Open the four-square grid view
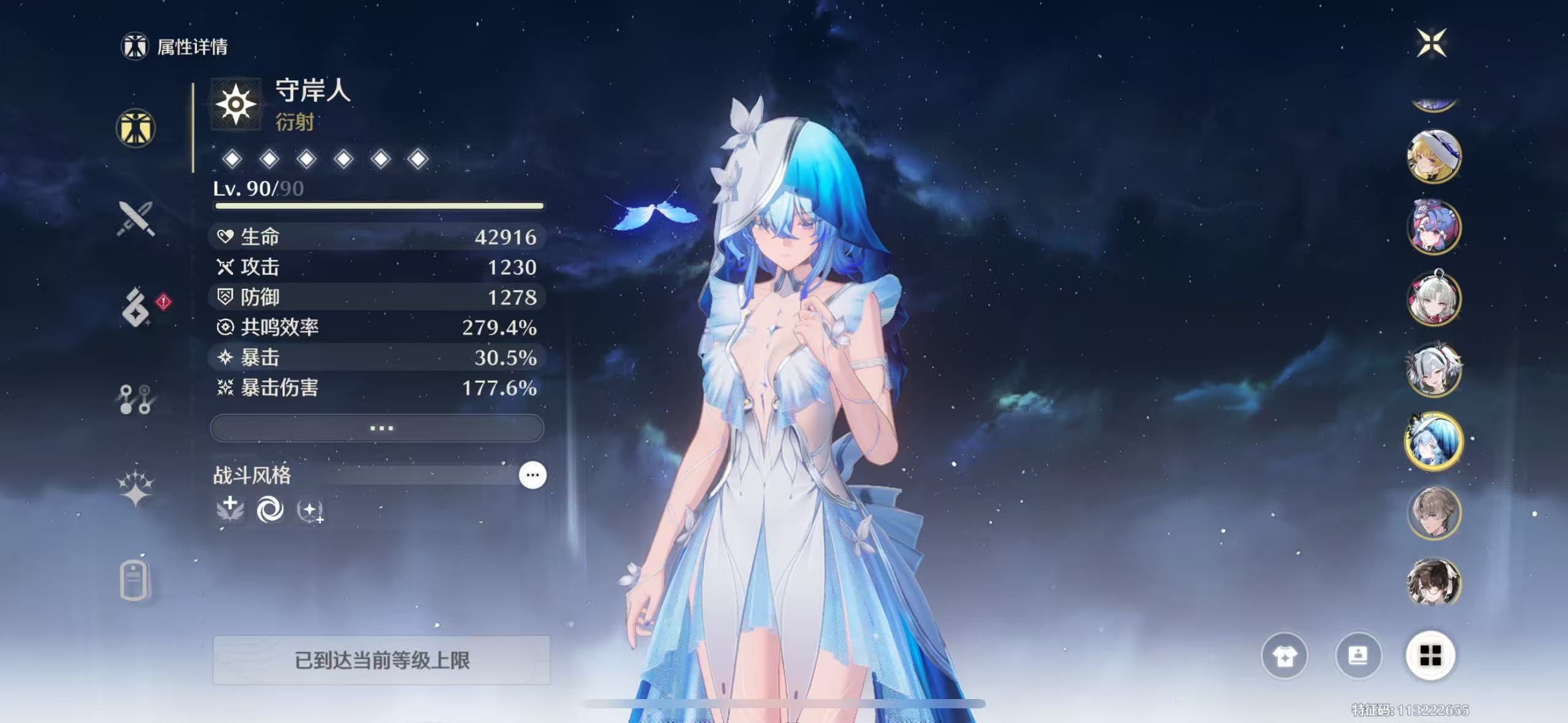The height and width of the screenshot is (723, 1568). click(1431, 656)
